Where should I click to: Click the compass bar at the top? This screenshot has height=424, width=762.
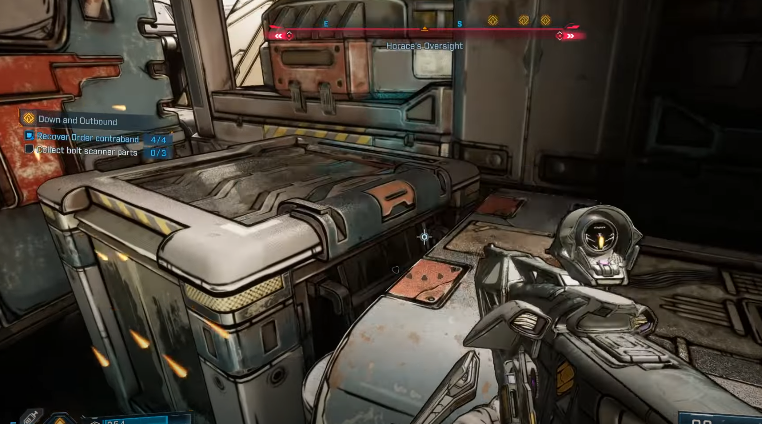click(426, 33)
